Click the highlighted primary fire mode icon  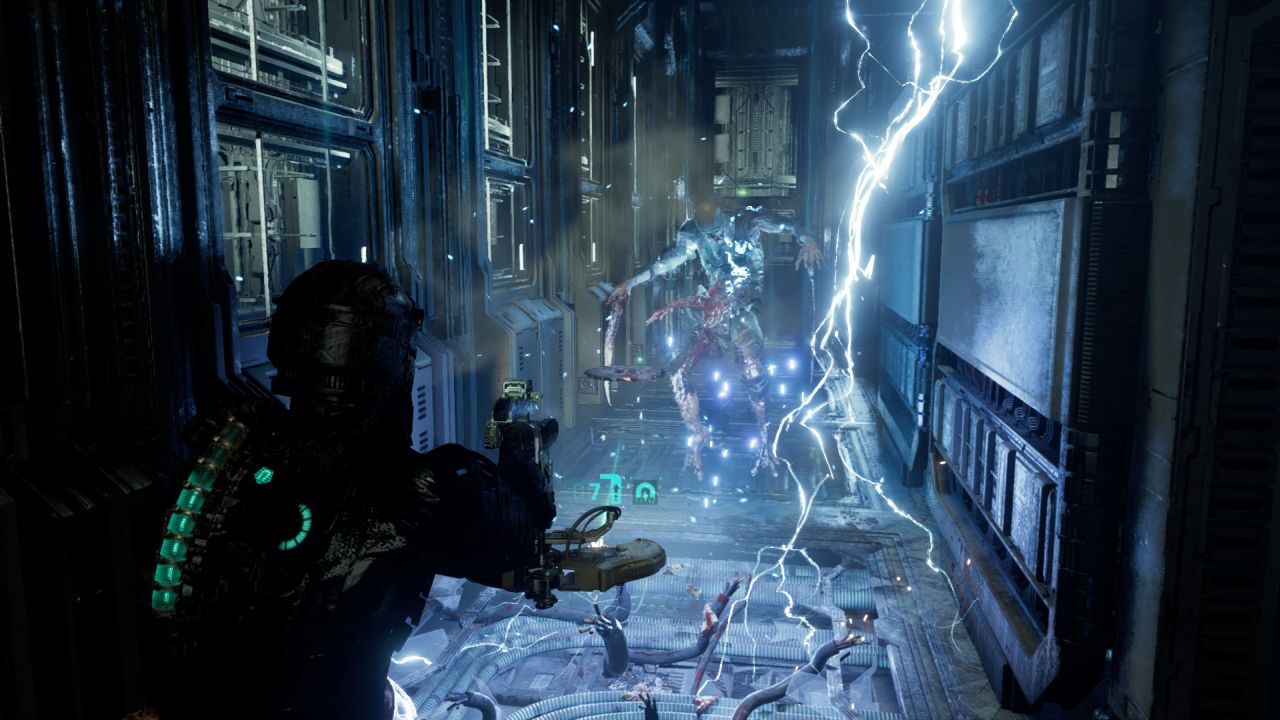tap(617, 491)
